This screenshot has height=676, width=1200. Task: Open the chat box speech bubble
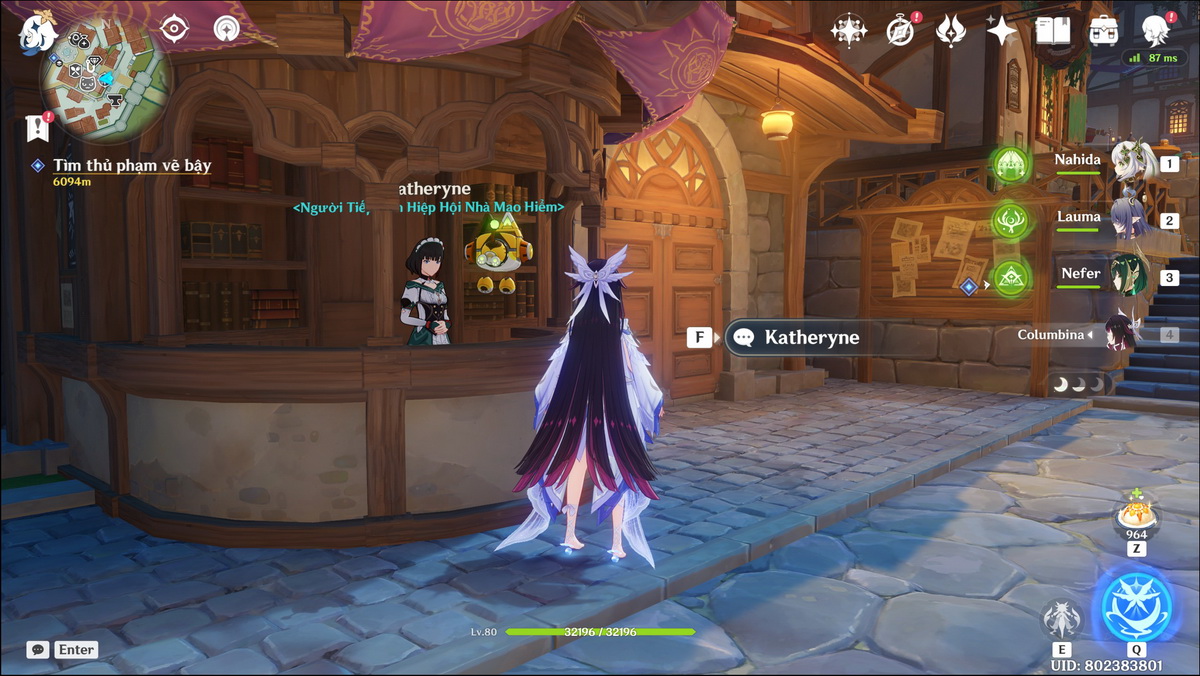(x=38, y=650)
